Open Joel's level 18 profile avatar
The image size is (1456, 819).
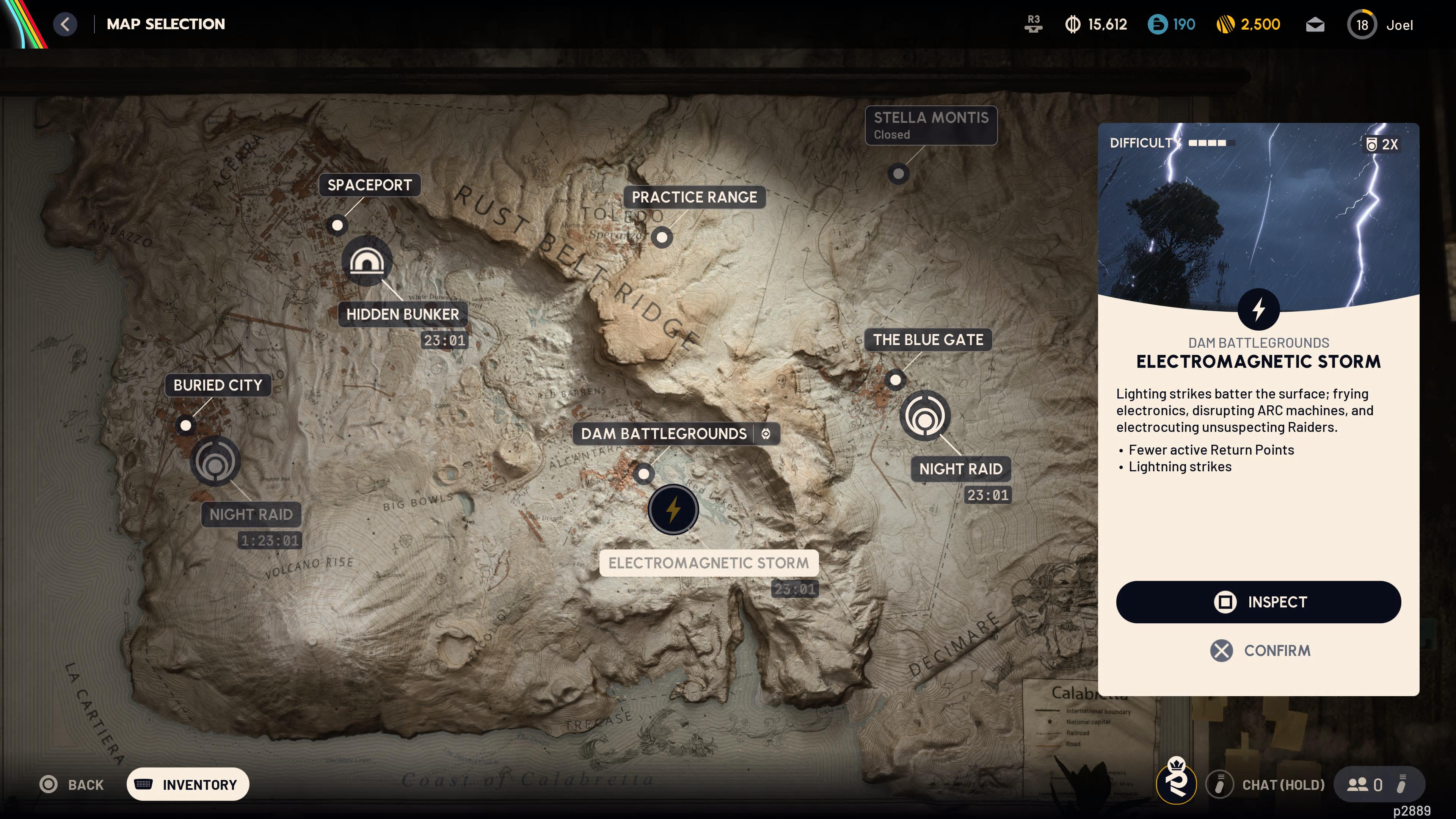[x=1362, y=24]
